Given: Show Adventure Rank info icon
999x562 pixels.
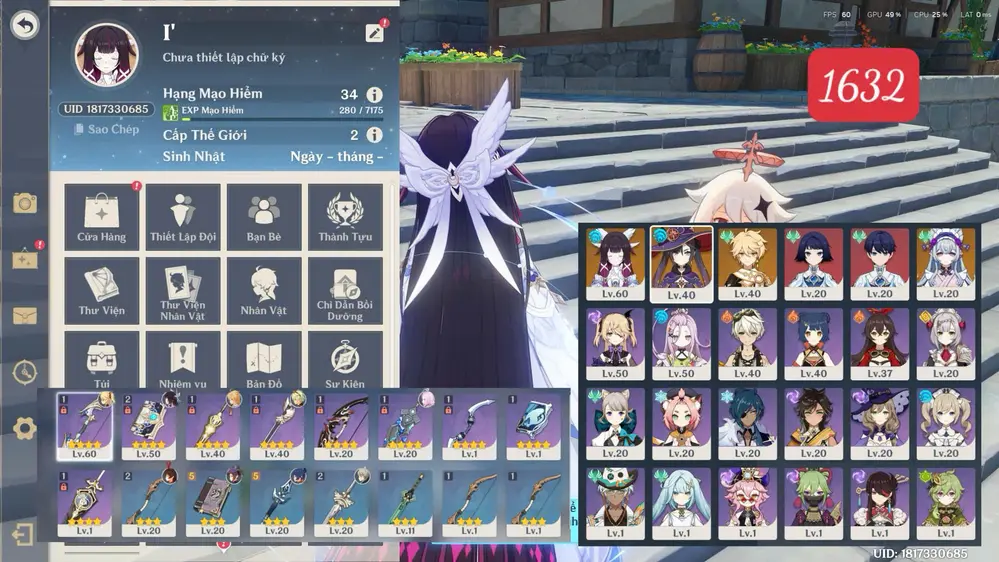Looking at the screenshot, I should [375, 95].
